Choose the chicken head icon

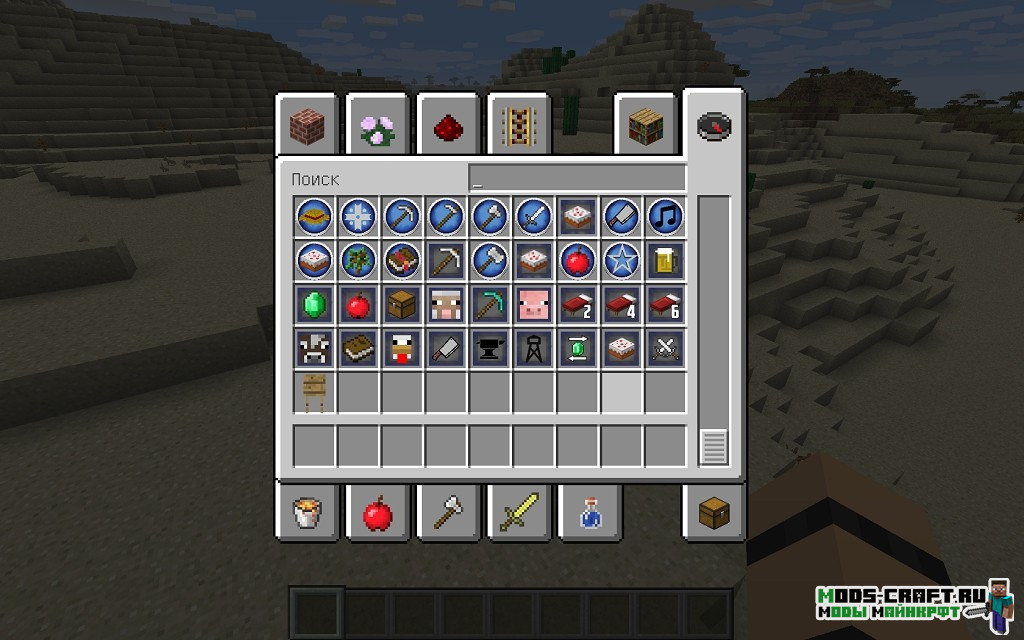coord(402,347)
